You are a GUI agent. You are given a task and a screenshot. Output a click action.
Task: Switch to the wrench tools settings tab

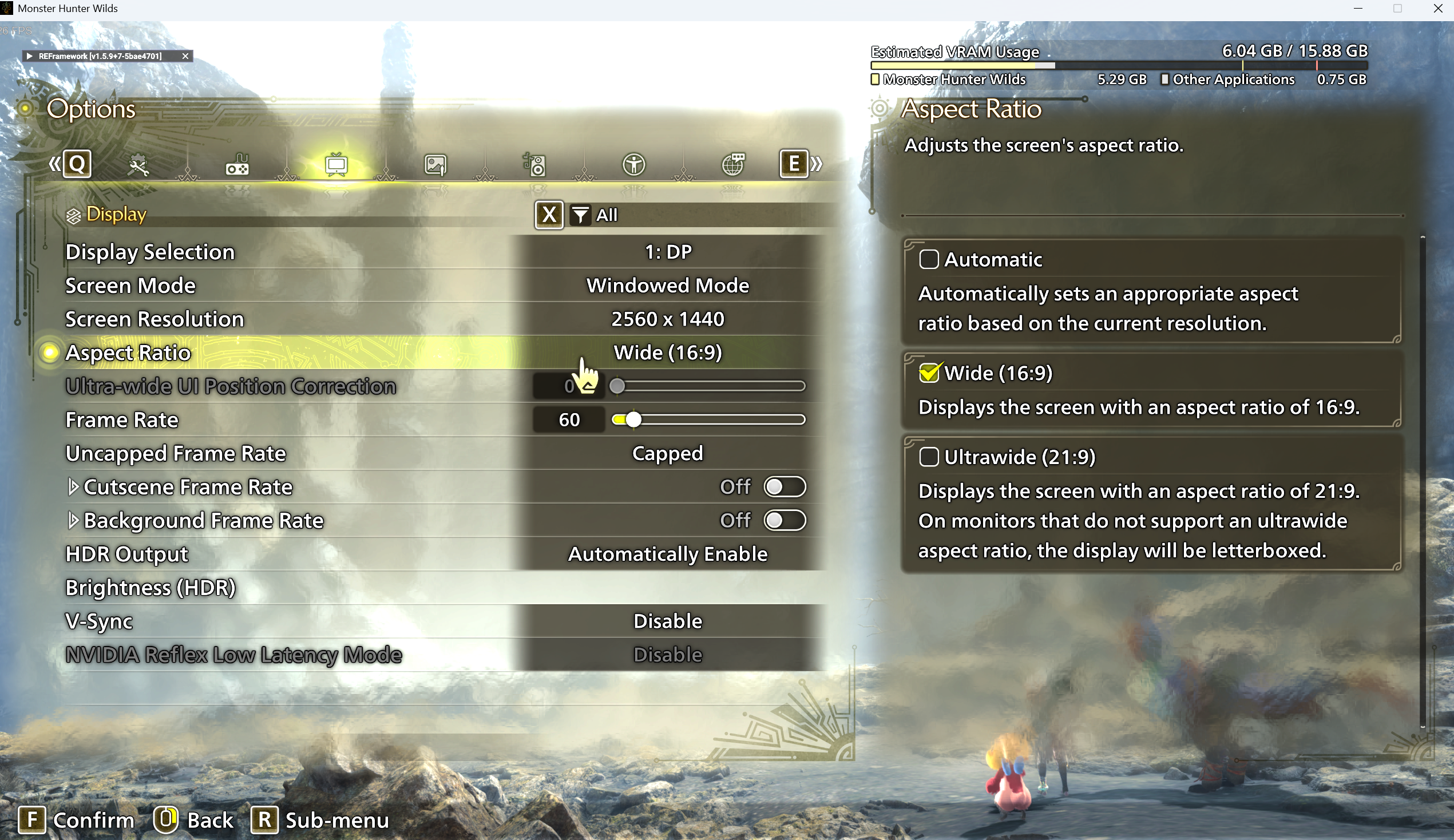coord(138,165)
